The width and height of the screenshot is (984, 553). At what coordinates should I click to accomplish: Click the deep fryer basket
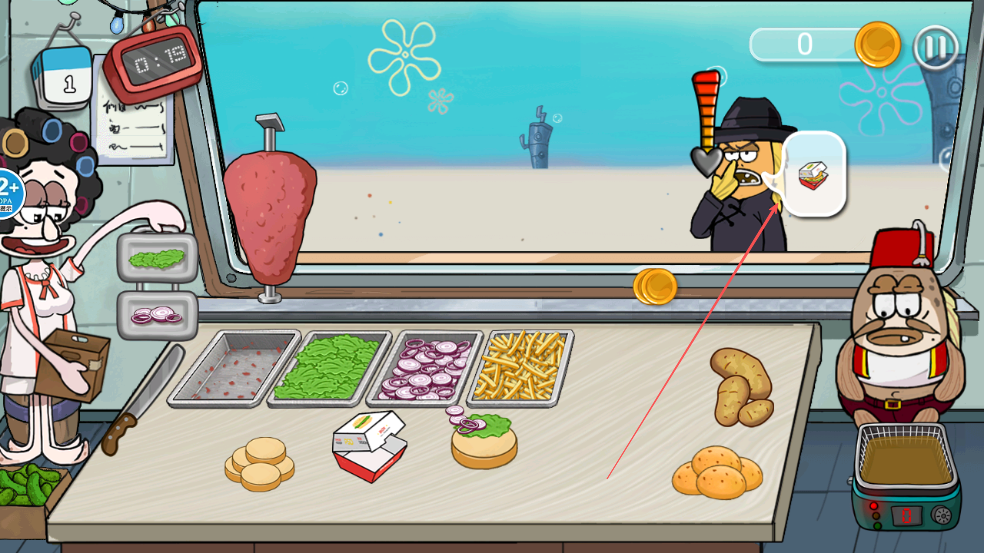(x=906, y=458)
